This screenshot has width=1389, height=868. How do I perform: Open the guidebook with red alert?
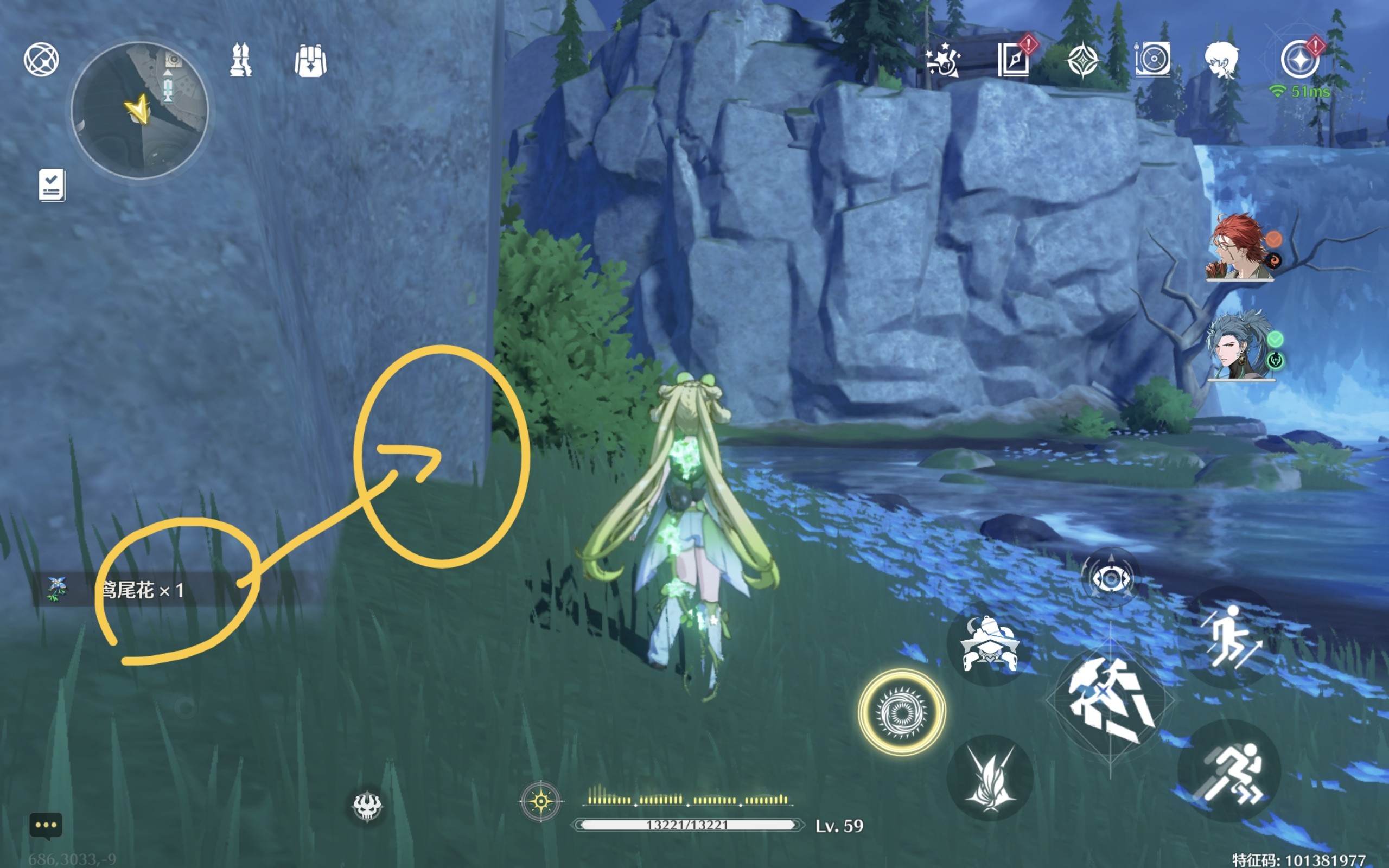tap(1014, 59)
